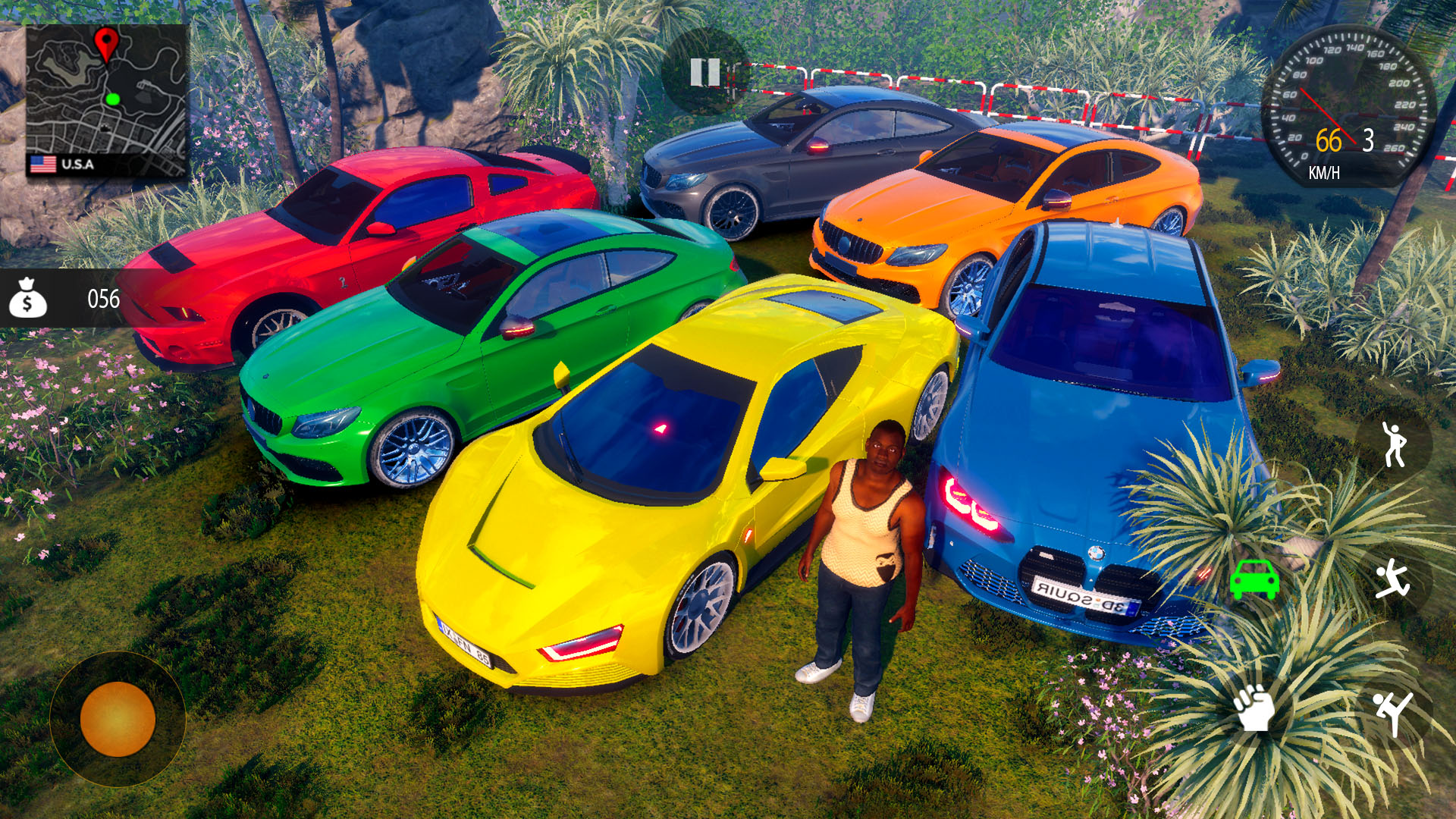
Task: Use the walking figure action button
Action: click(x=1394, y=444)
